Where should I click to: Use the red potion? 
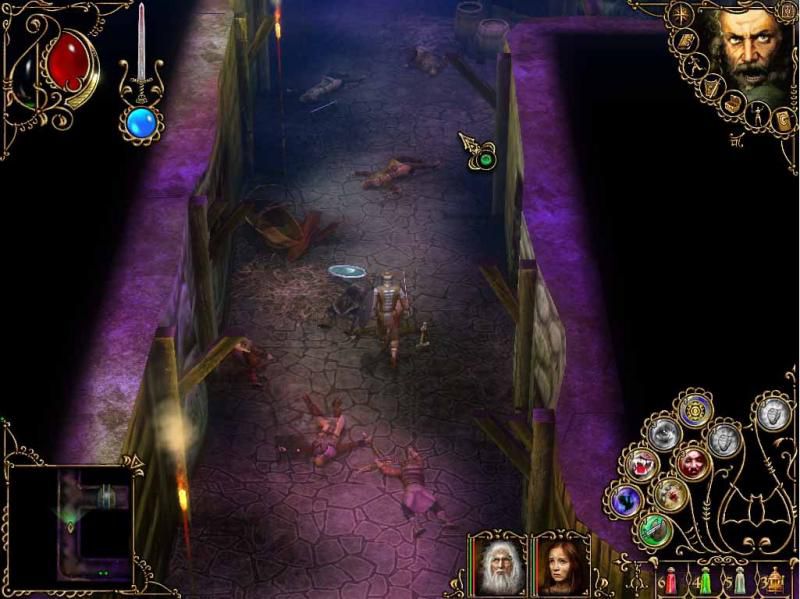[672, 580]
